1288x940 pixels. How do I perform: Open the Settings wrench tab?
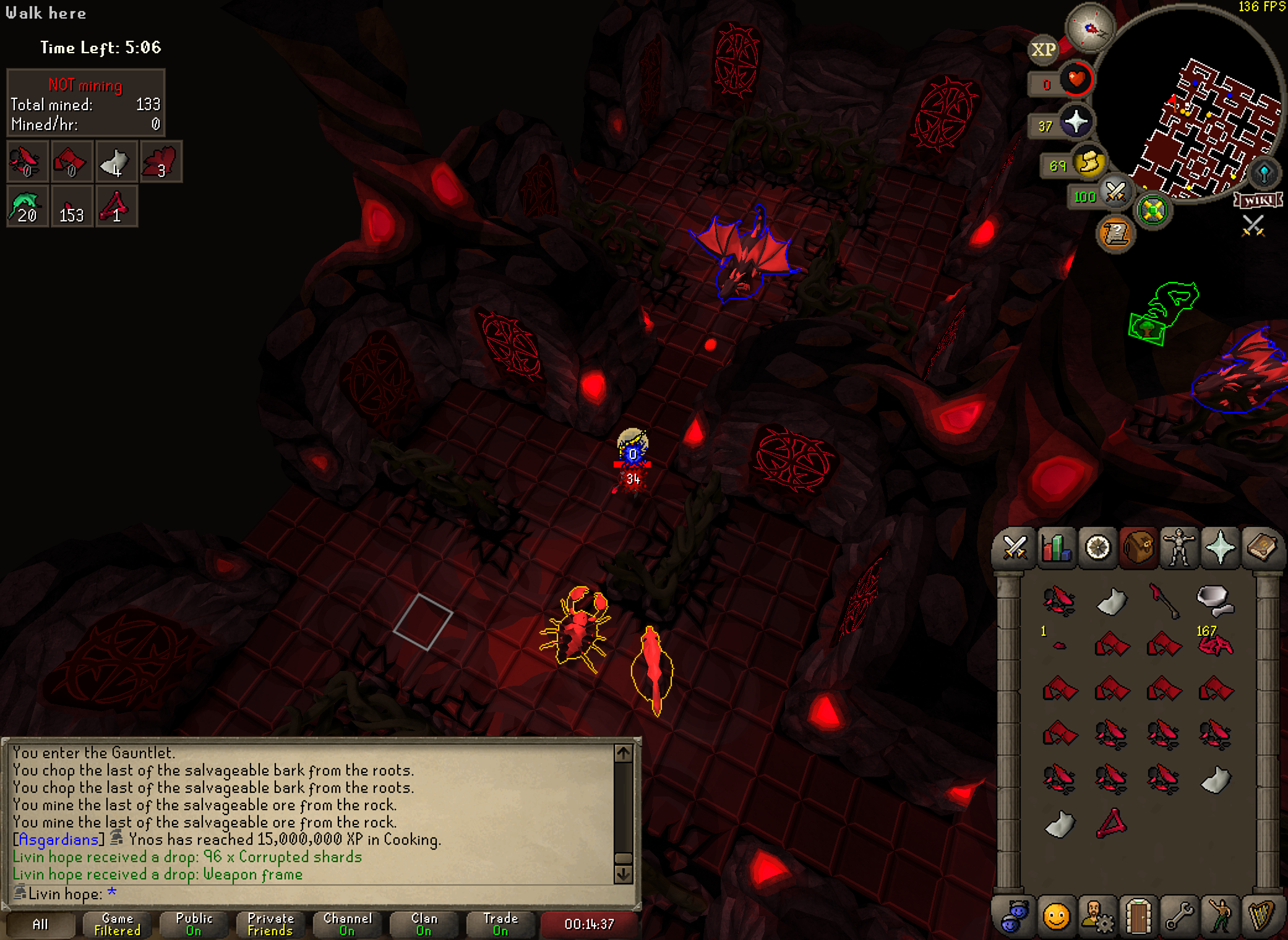click(x=1179, y=916)
